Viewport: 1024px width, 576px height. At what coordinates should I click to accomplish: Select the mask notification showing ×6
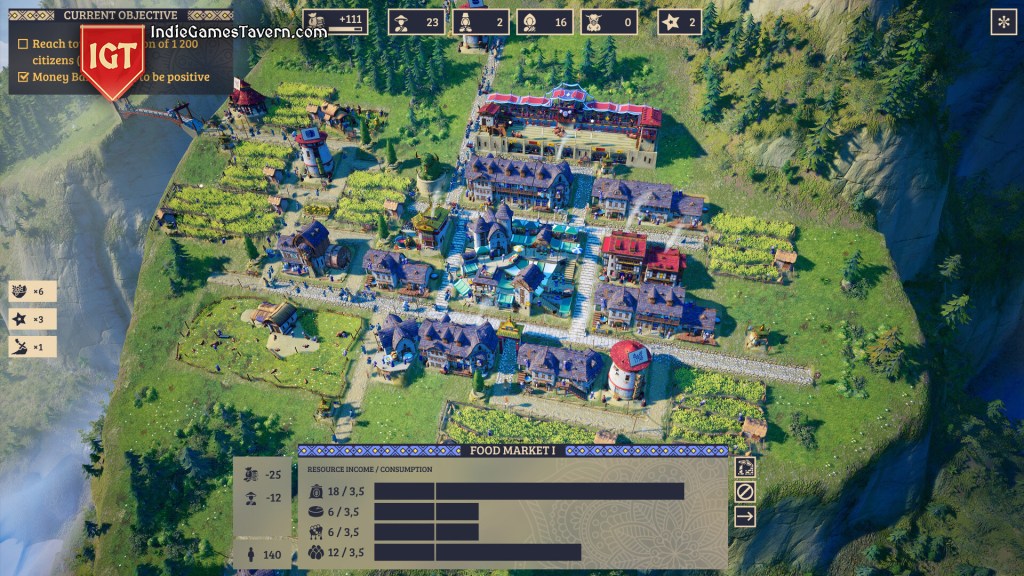click(32, 291)
